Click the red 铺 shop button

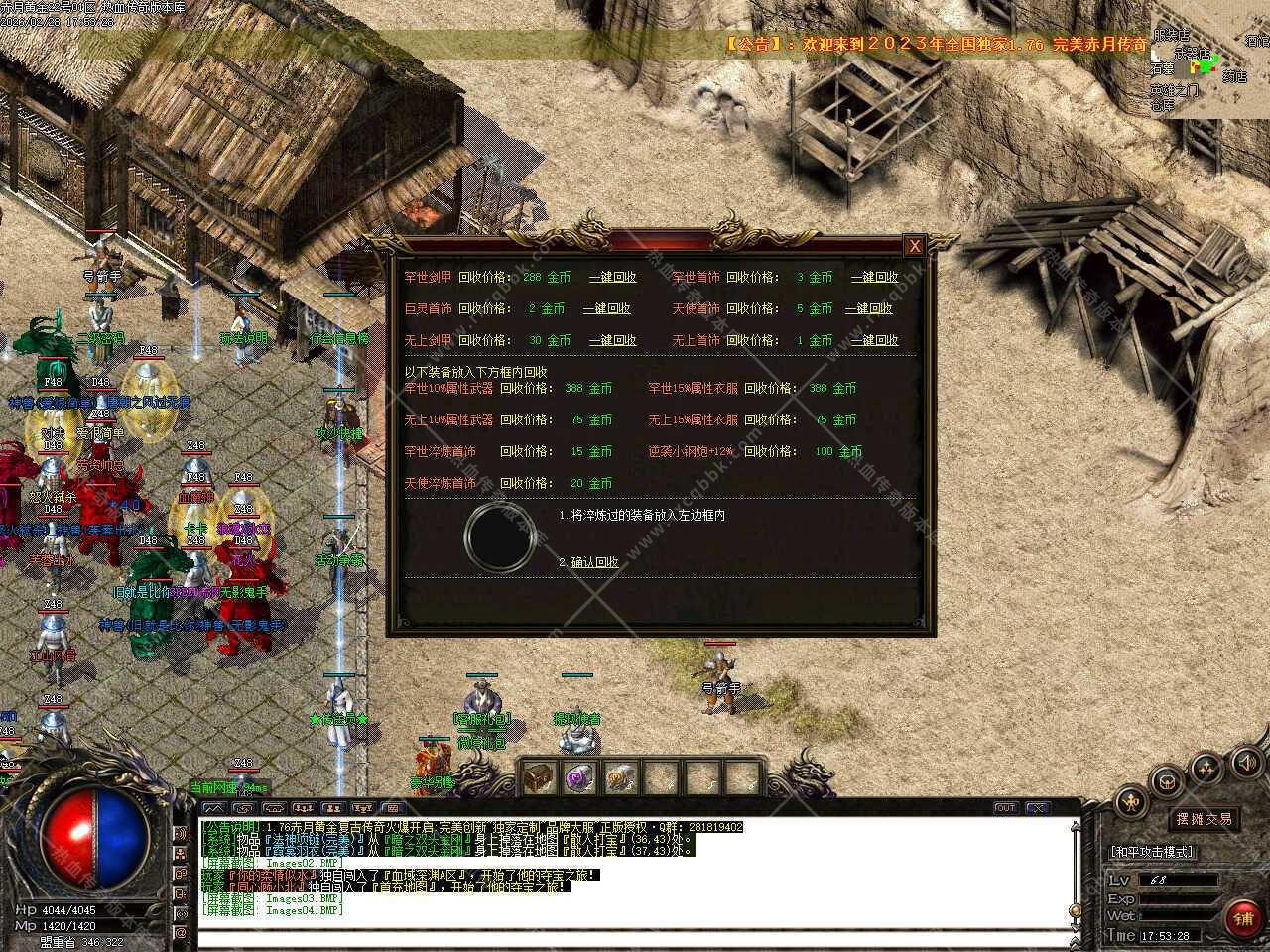[x=1244, y=919]
